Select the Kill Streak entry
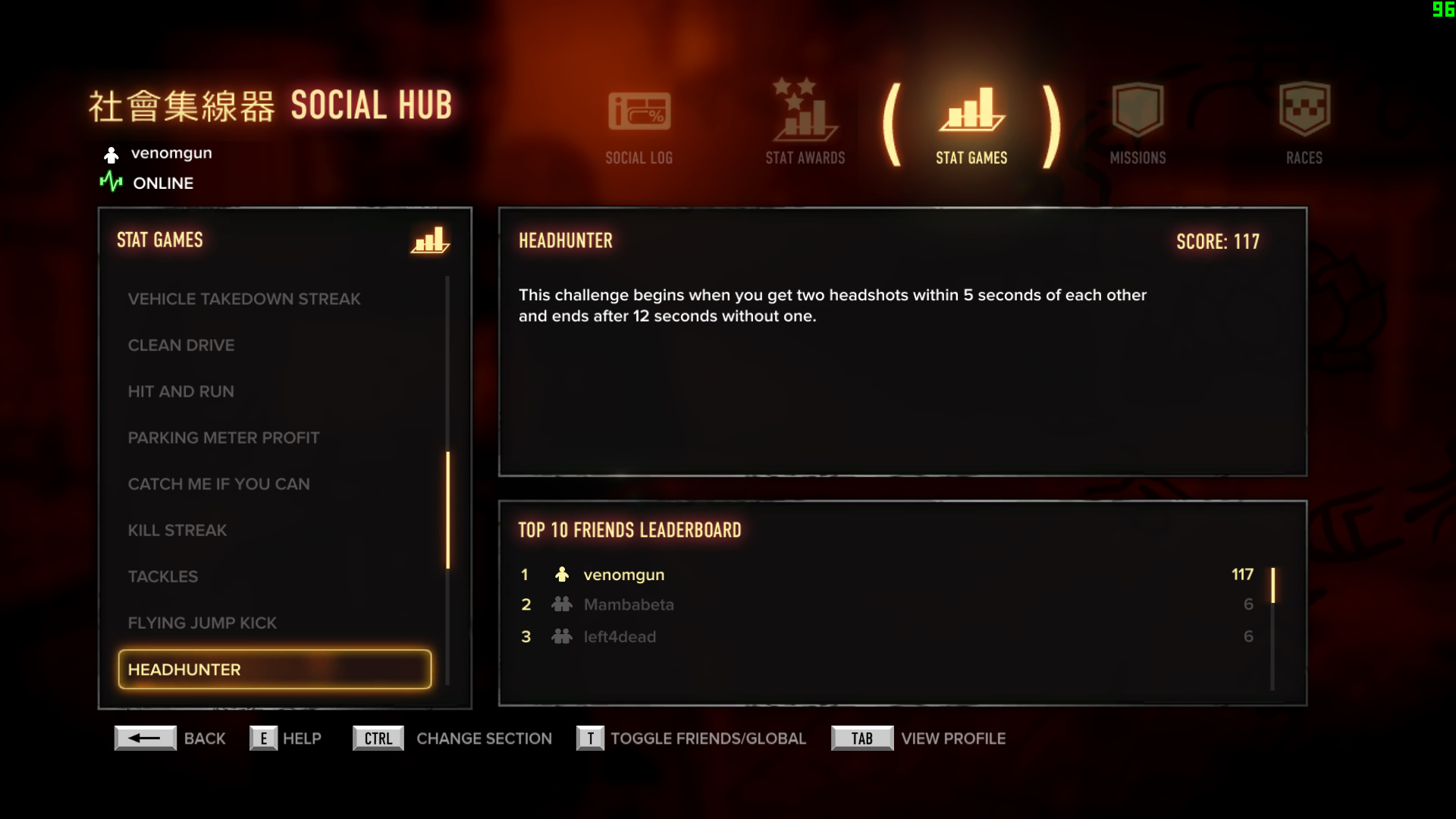Image resolution: width=1456 pixels, height=819 pixels. click(177, 530)
